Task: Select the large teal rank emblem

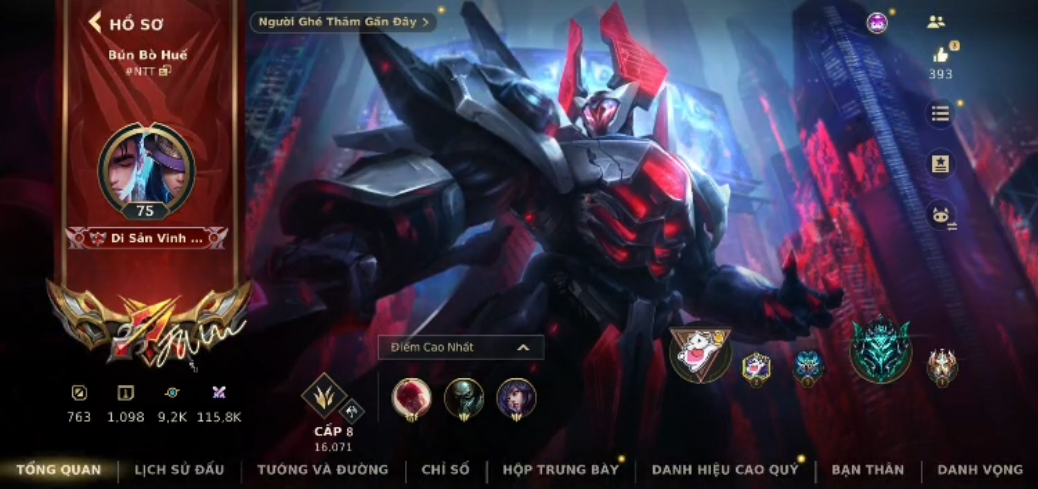Action: tap(880, 349)
